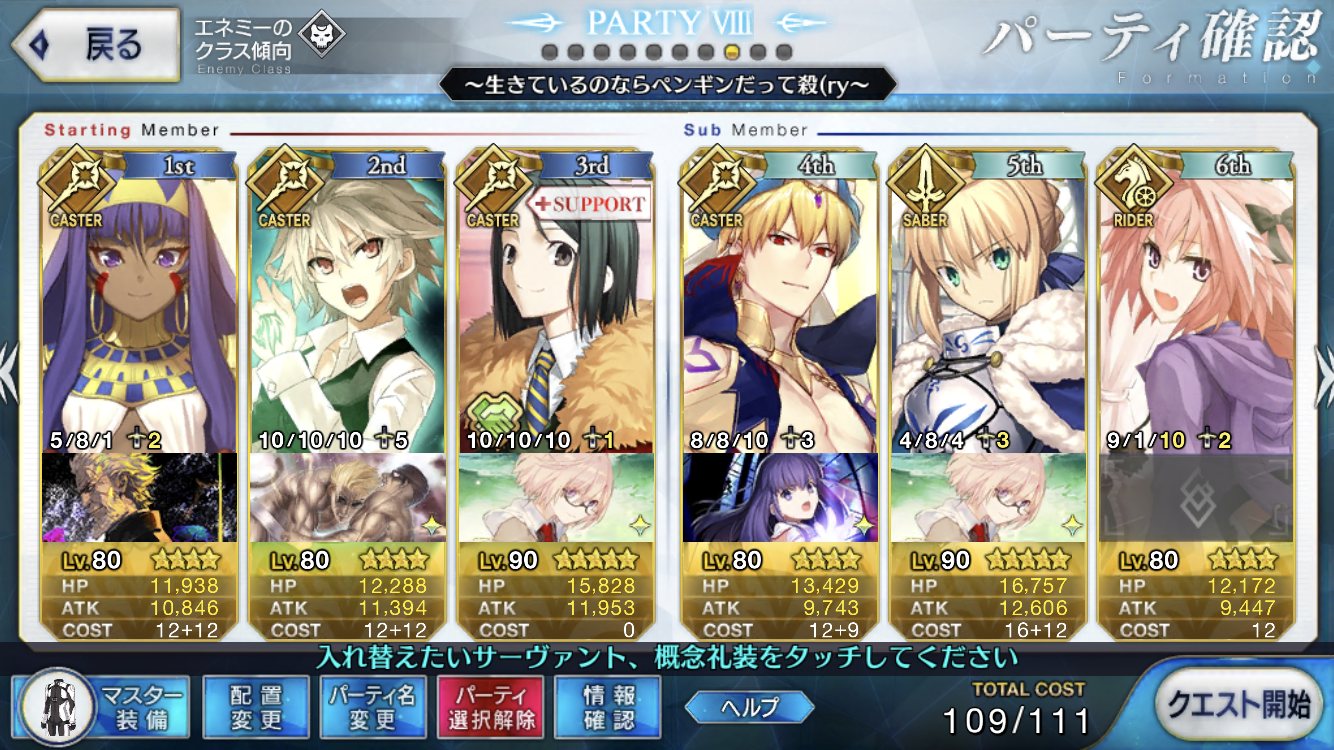Open マスター装備 master equipment
Image resolution: width=1334 pixels, height=750 pixels.
[101, 706]
